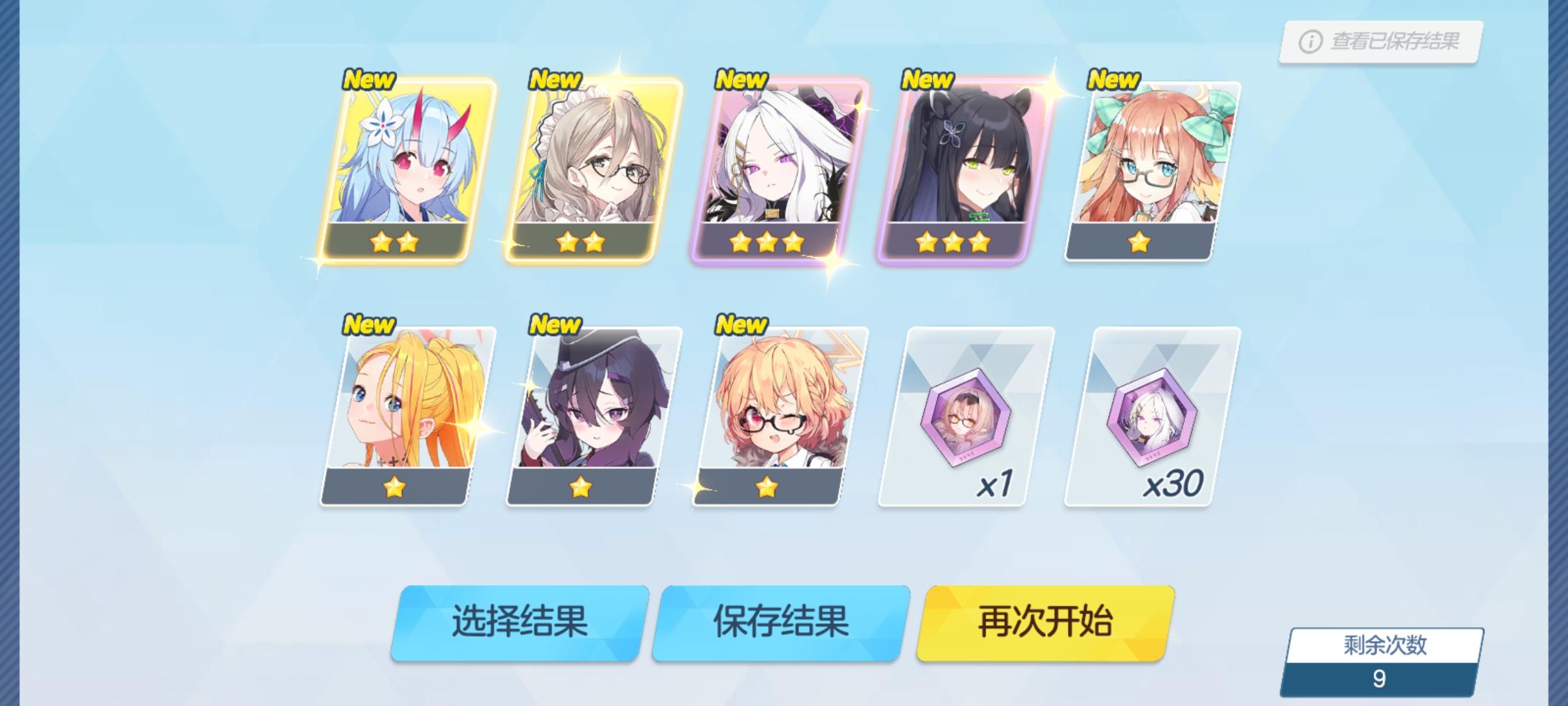1568x706 pixels.
Task: Click the New badge on the oni girl card
Action: click(x=369, y=79)
